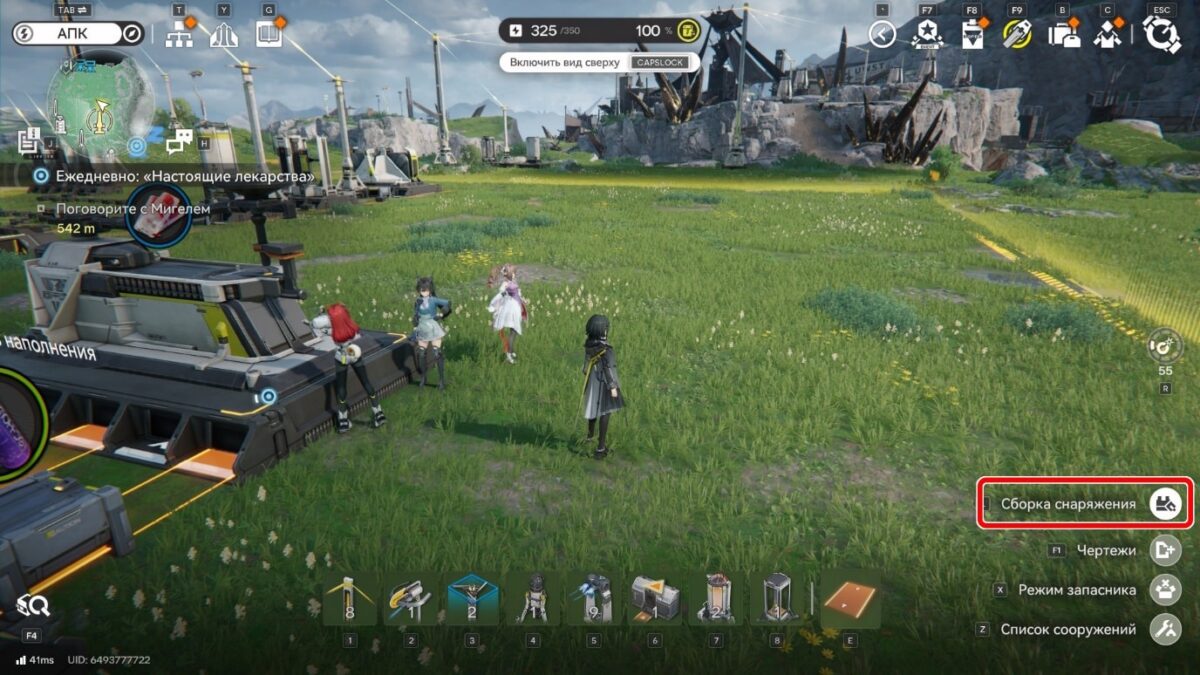Select hotbar slot 1 power pylon
The height and width of the screenshot is (675, 1200).
coord(350,599)
